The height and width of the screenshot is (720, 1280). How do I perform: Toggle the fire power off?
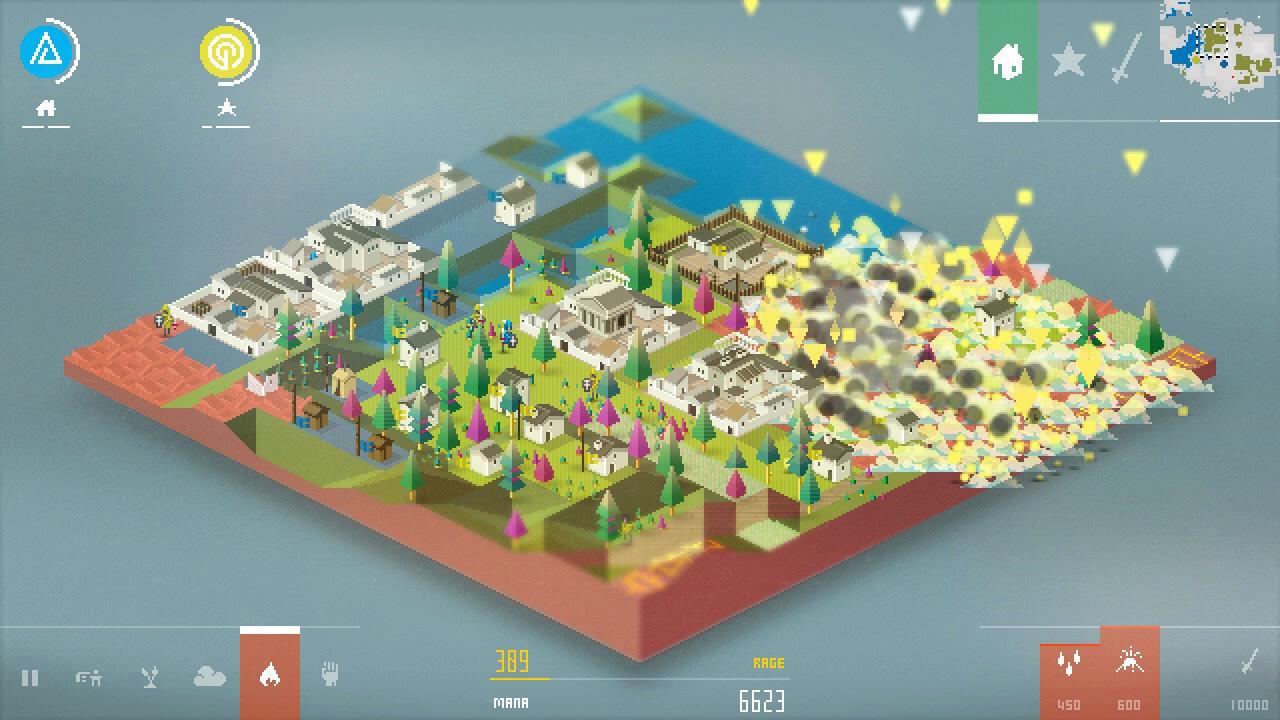point(268,678)
